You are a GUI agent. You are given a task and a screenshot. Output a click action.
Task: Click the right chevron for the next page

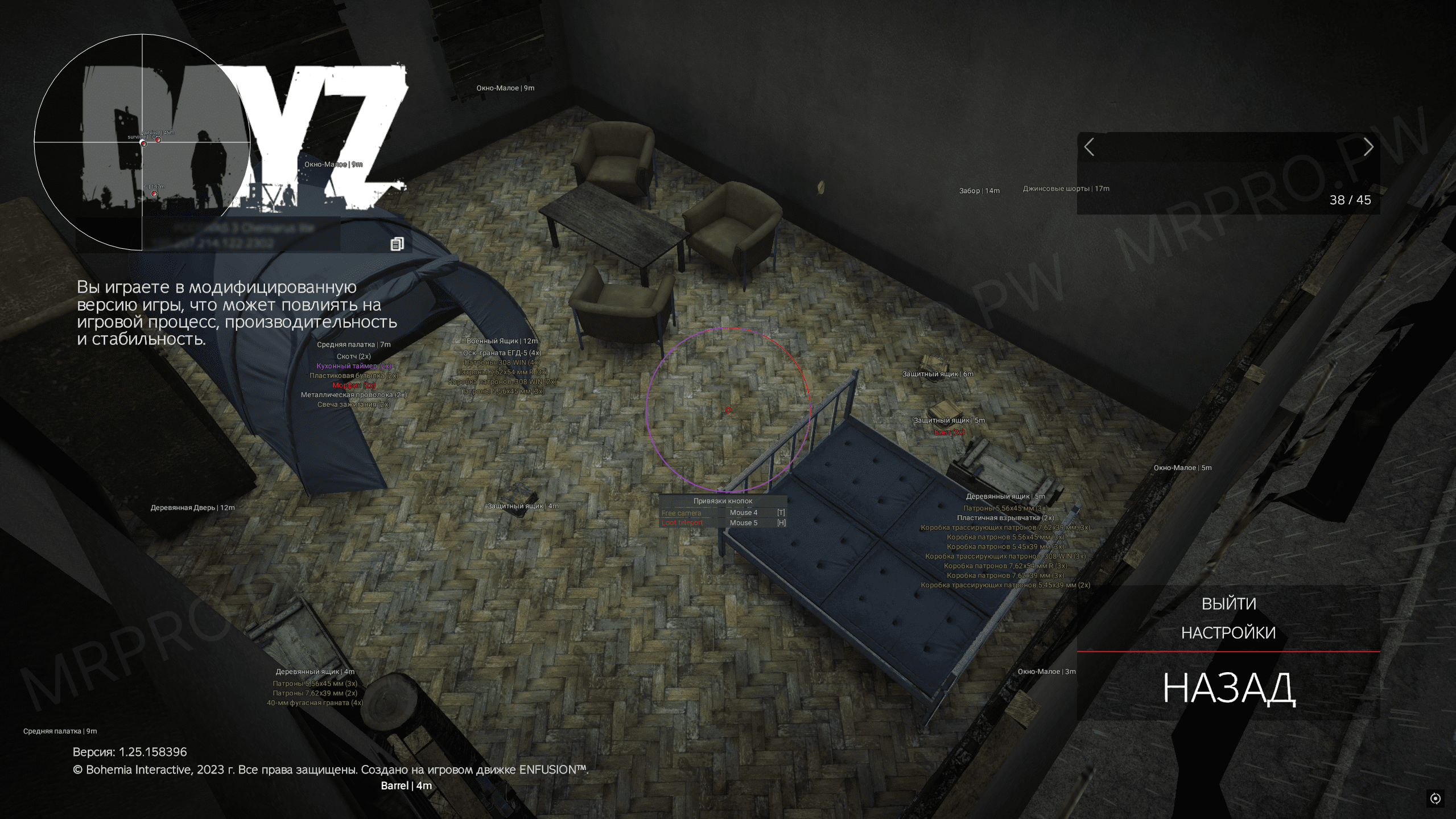[1368, 147]
